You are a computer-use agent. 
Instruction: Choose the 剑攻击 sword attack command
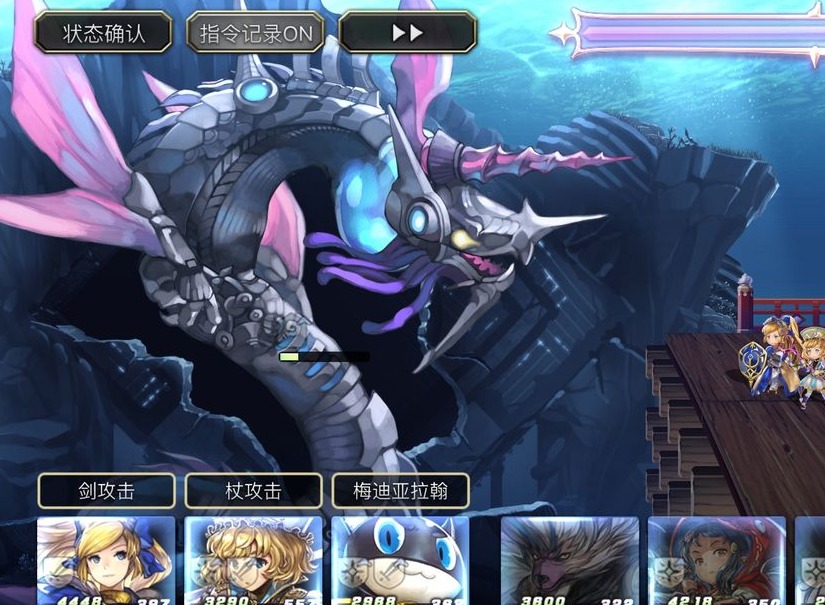click(x=107, y=491)
